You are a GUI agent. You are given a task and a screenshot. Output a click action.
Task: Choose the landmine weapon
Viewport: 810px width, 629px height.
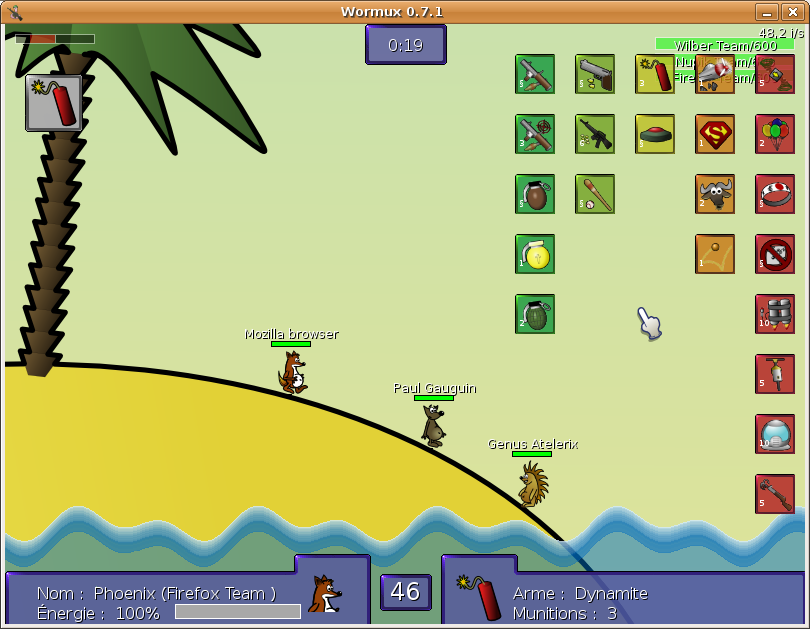pos(655,134)
